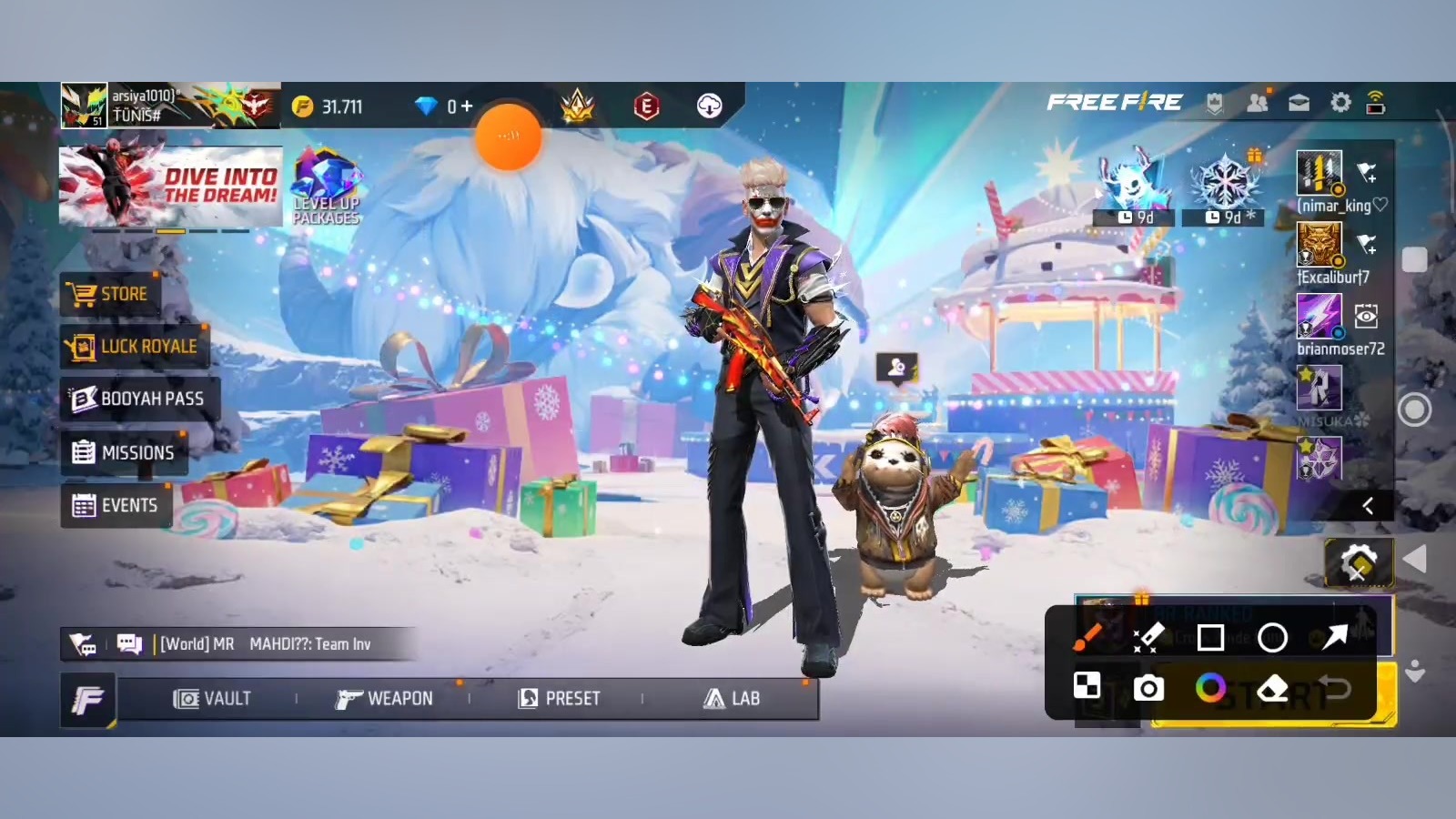Pick the color wheel in drawing overlay
Screen dimensions: 1456x819
pos(1210,688)
